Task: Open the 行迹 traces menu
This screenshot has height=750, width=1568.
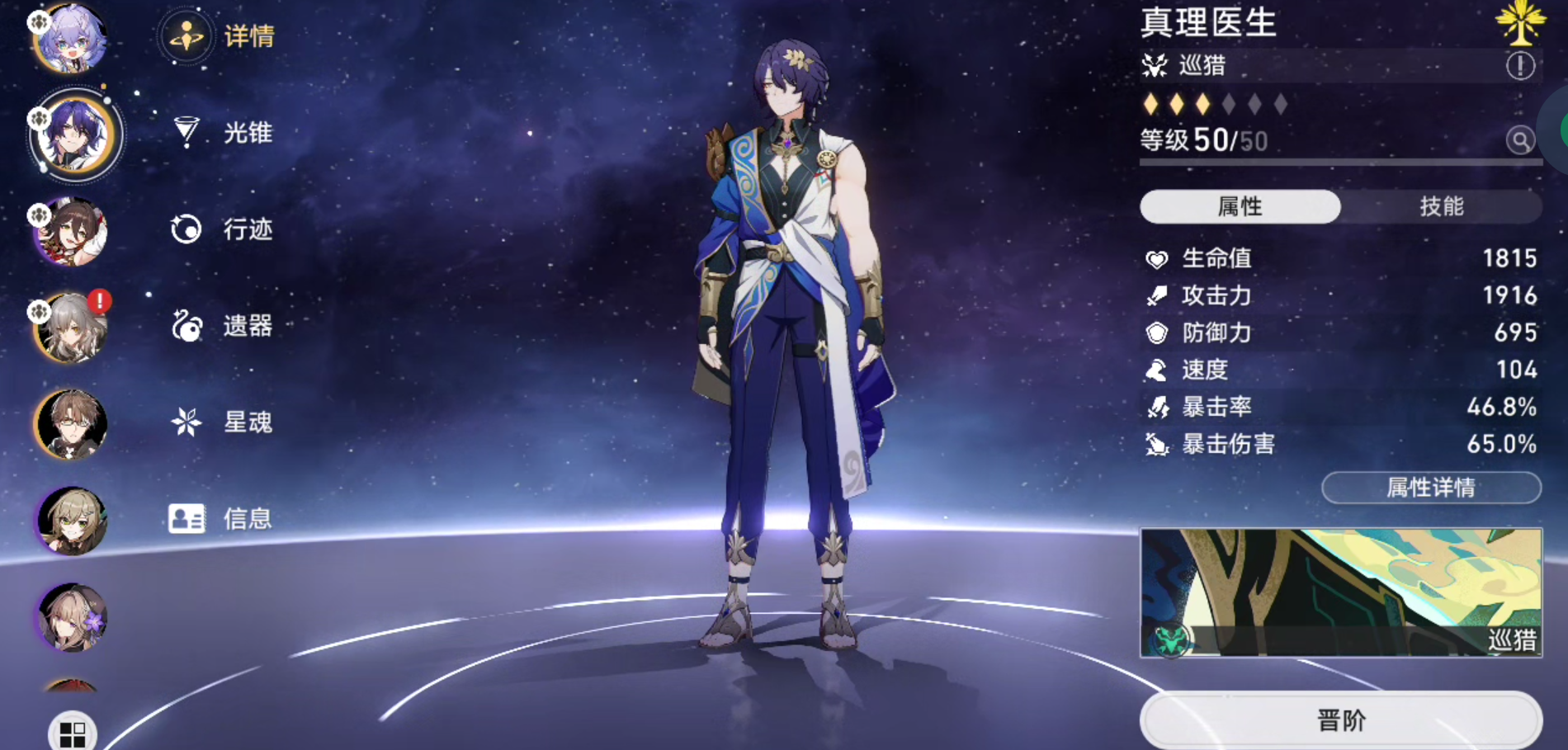Action: click(x=223, y=229)
